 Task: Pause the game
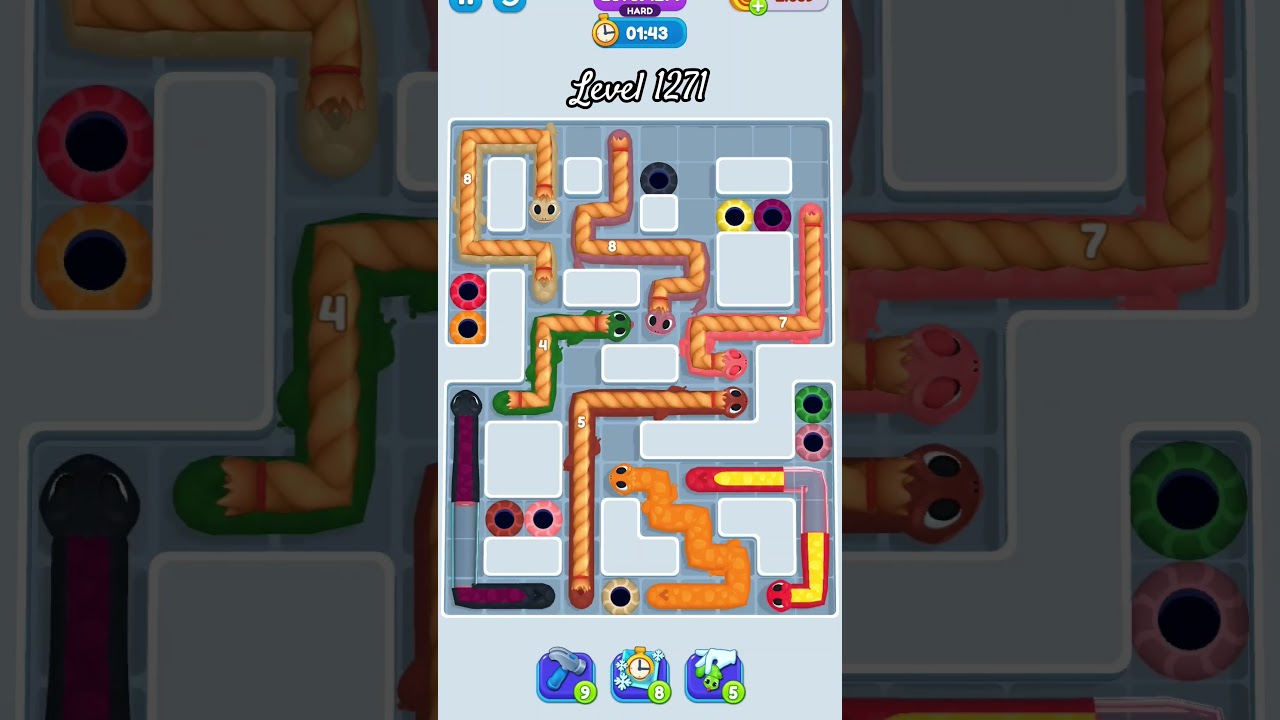(466, 5)
